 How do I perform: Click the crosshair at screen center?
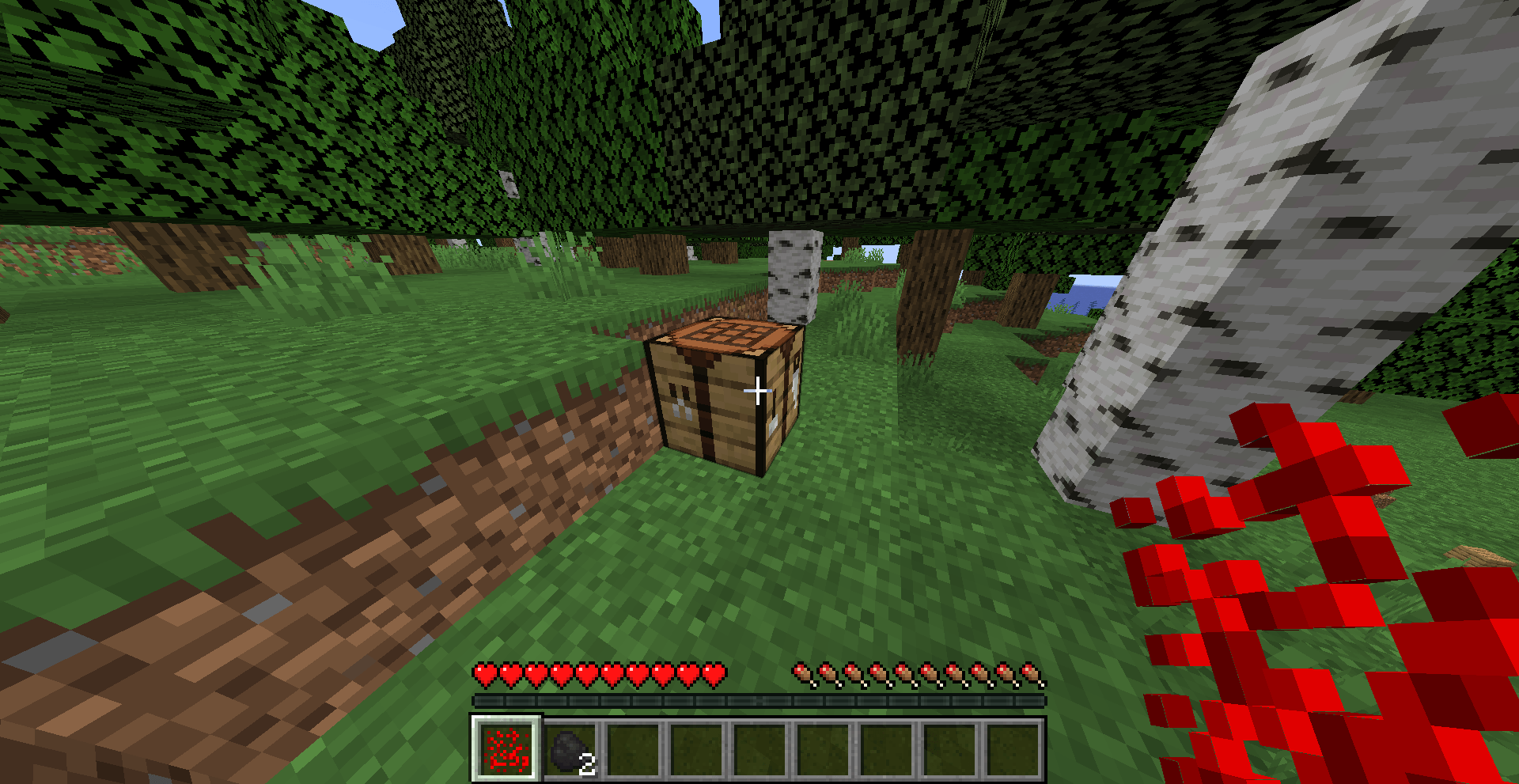click(758, 390)
